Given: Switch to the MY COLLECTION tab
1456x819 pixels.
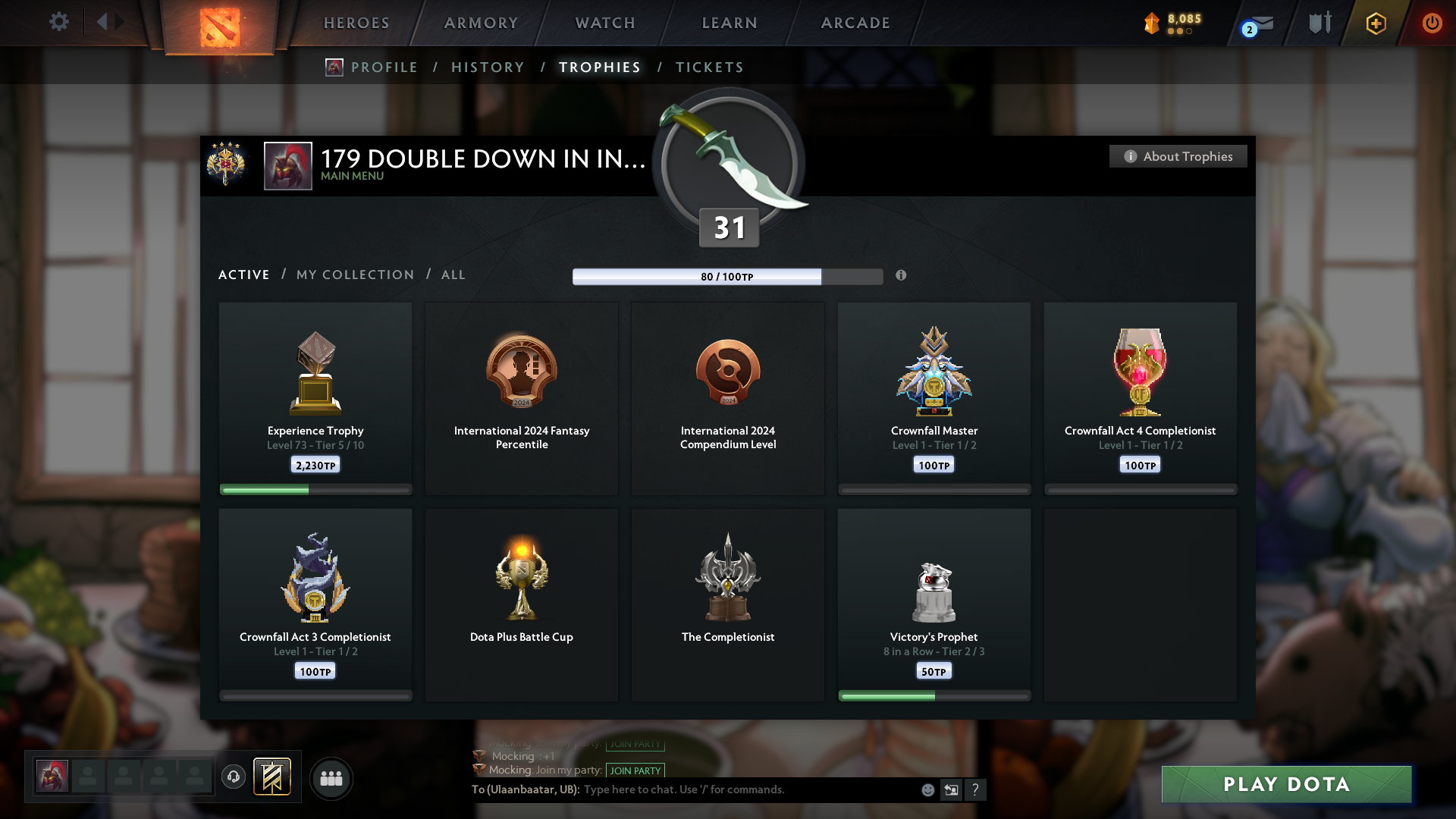Looking at the screenshot, I should [354, 275].
